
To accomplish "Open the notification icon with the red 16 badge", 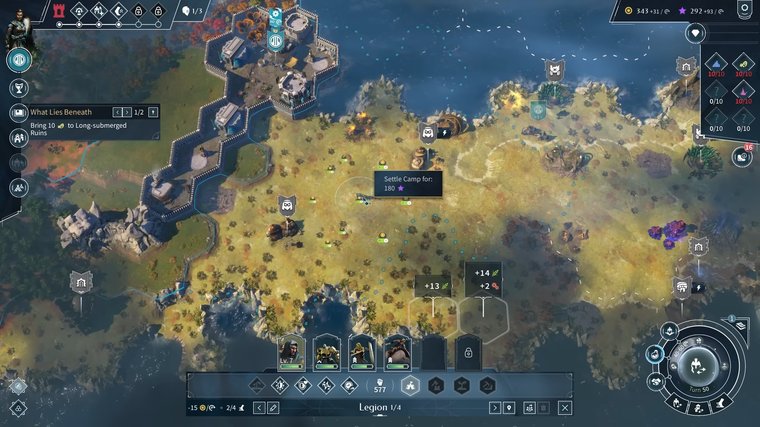I will coord(741,157).
